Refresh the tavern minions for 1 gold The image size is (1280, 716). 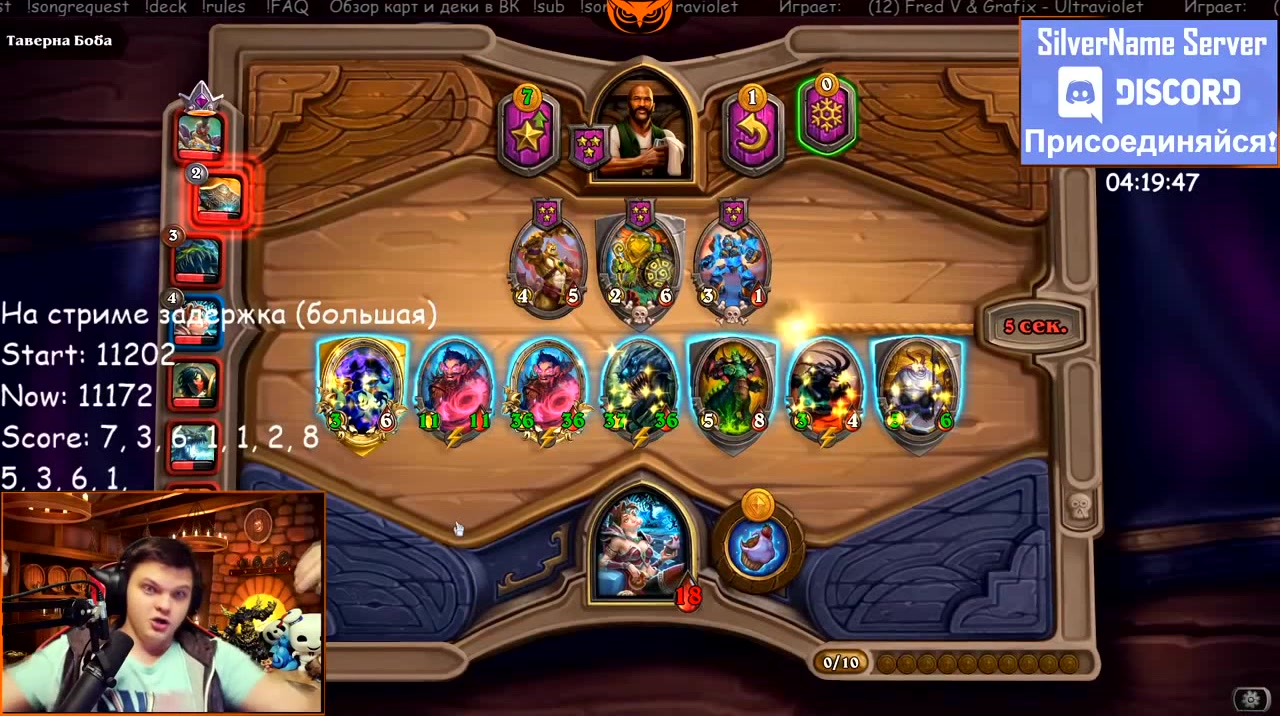point(752,133)
